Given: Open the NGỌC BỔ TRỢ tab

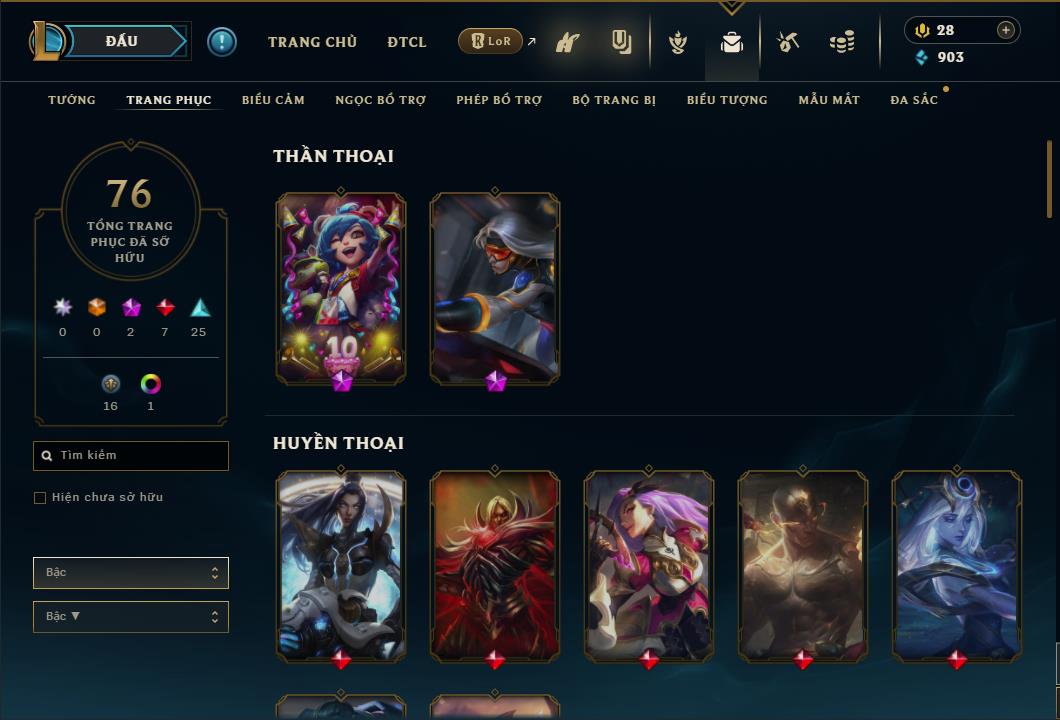Looking at the screenshot, I should 380,100.
